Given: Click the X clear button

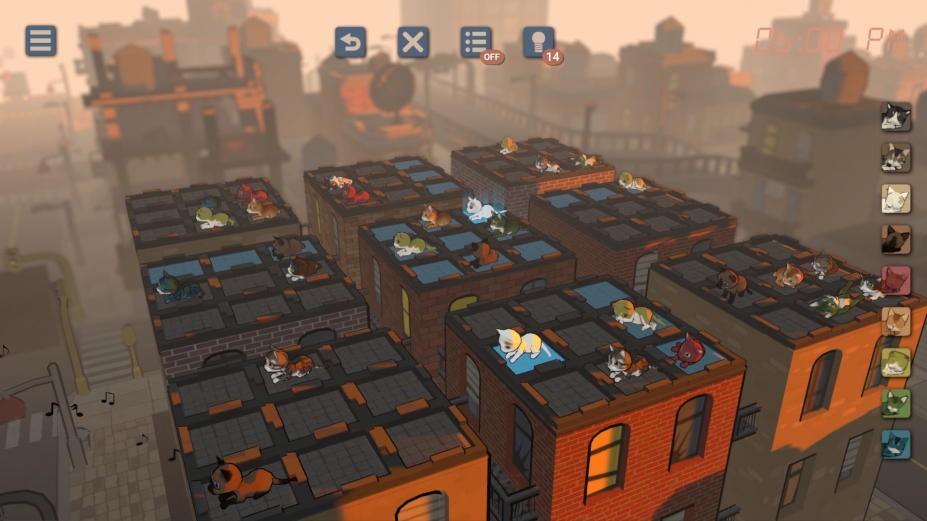Looking at the screenshot, I should pos(413,42).
